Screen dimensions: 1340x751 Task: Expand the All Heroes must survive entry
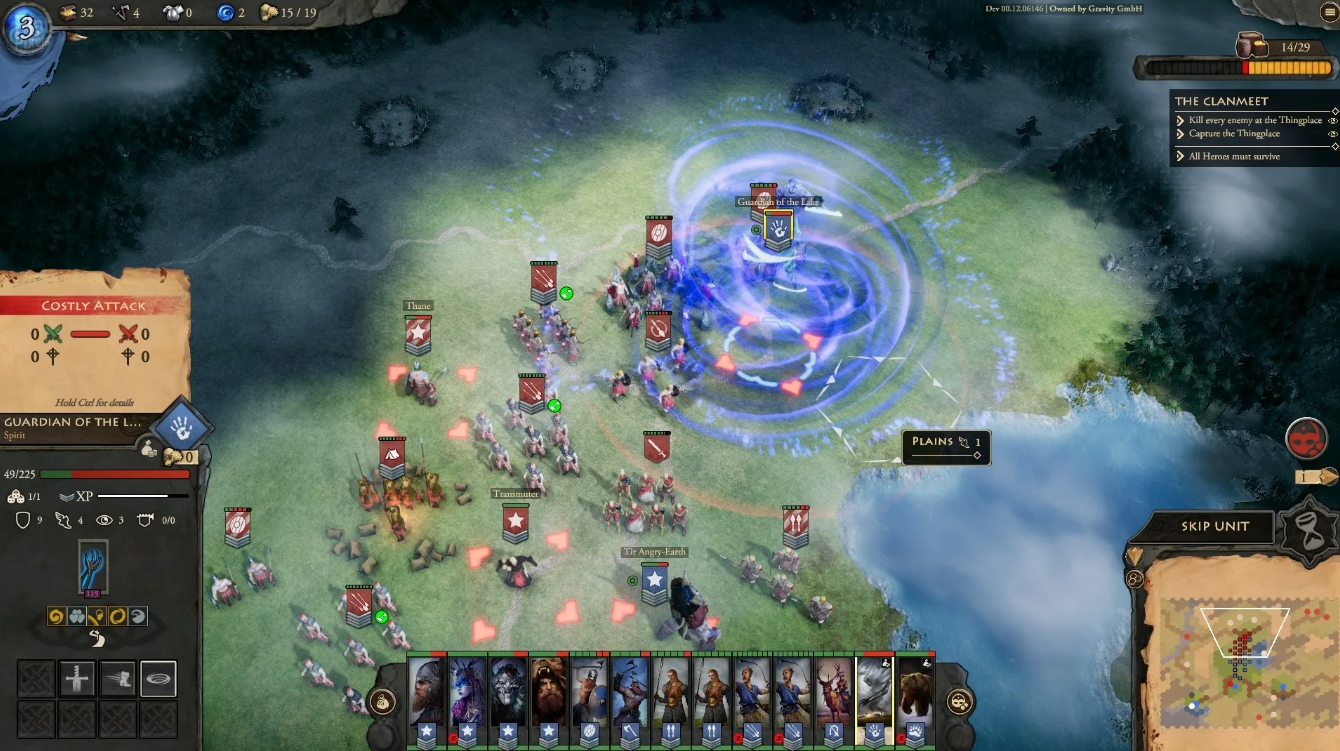pos(1181,156)
